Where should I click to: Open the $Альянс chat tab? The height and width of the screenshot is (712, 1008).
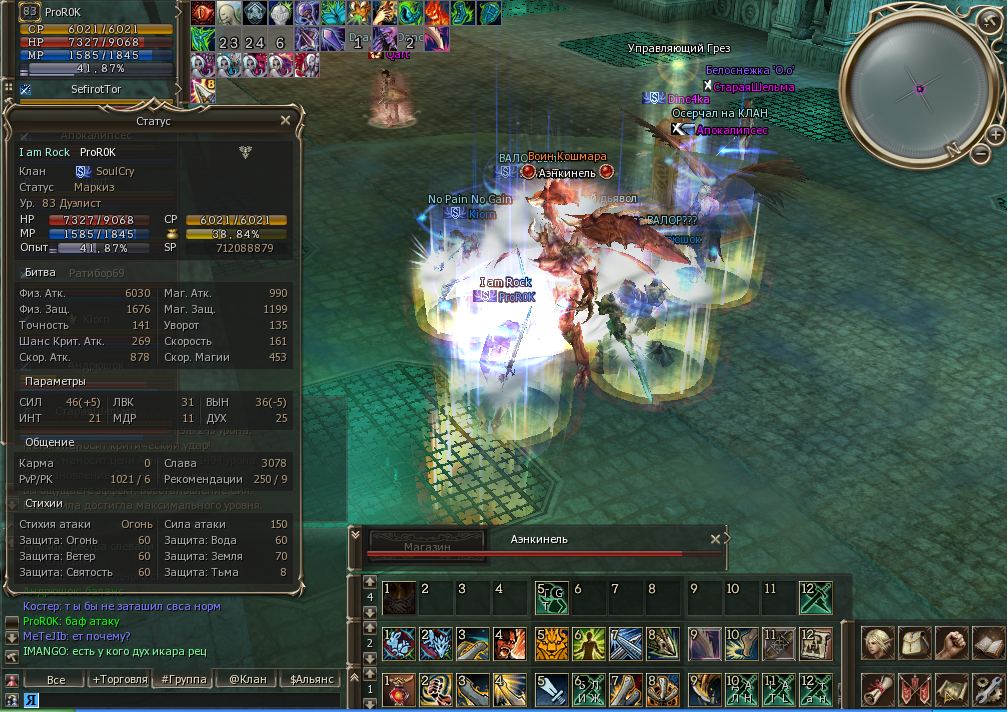pos(309,680)
